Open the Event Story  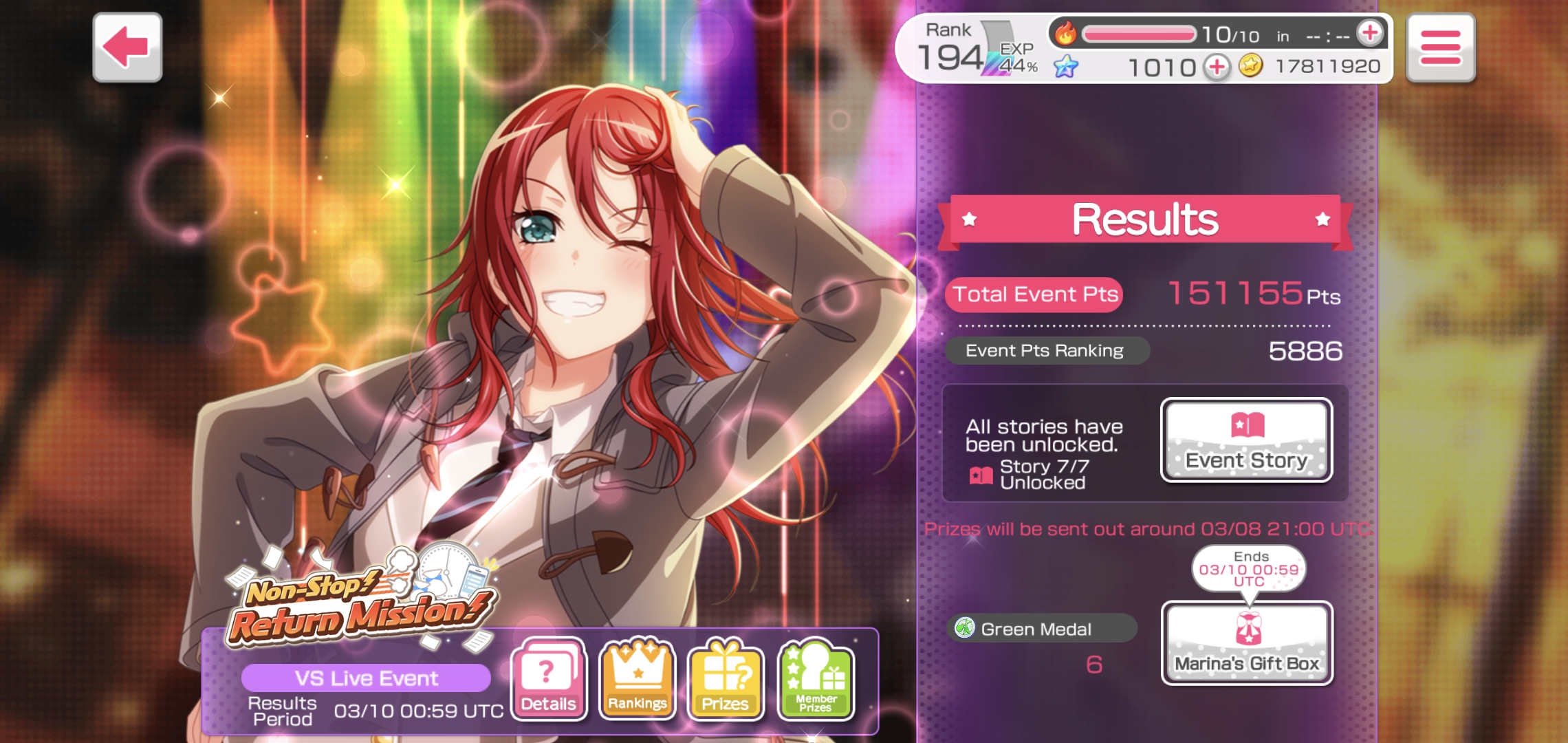[x=1246, y=440]
